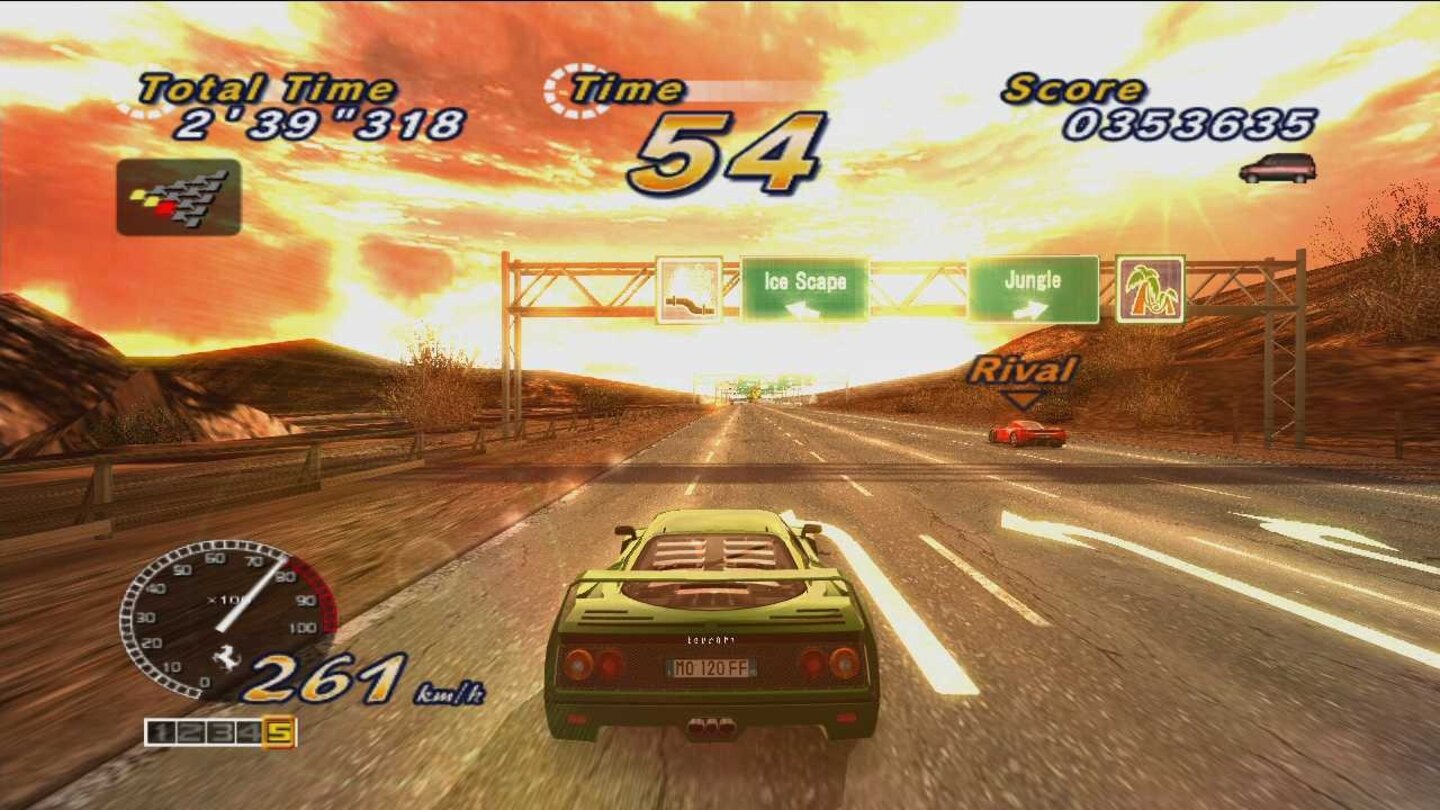The width and height of the screenshot is (1440, 810).
Task: Click the van vehicle icon near the score
Action: pos(1277,169)
